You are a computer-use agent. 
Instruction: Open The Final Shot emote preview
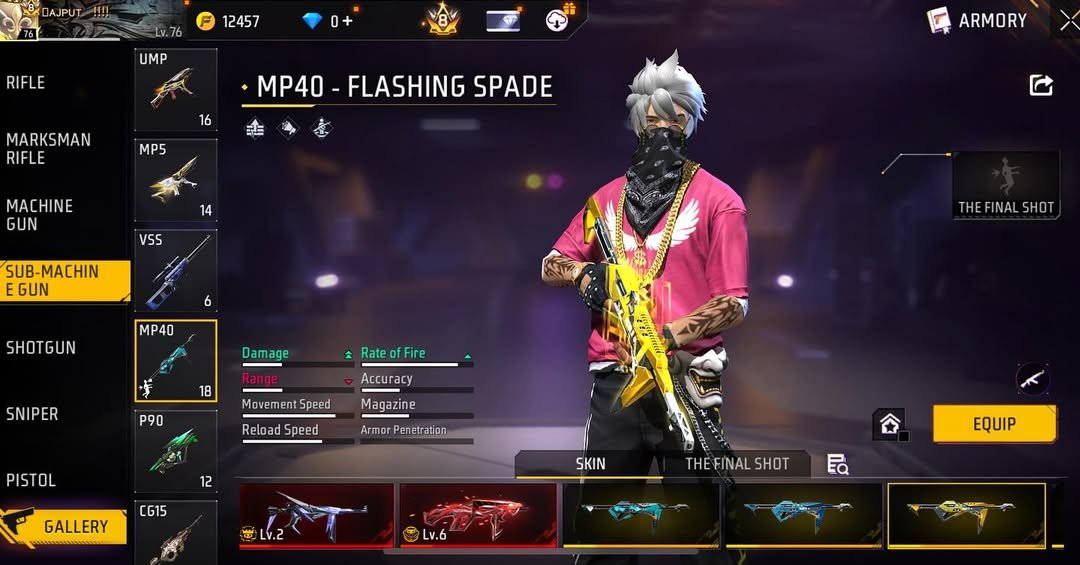[x=1006, y=185]
